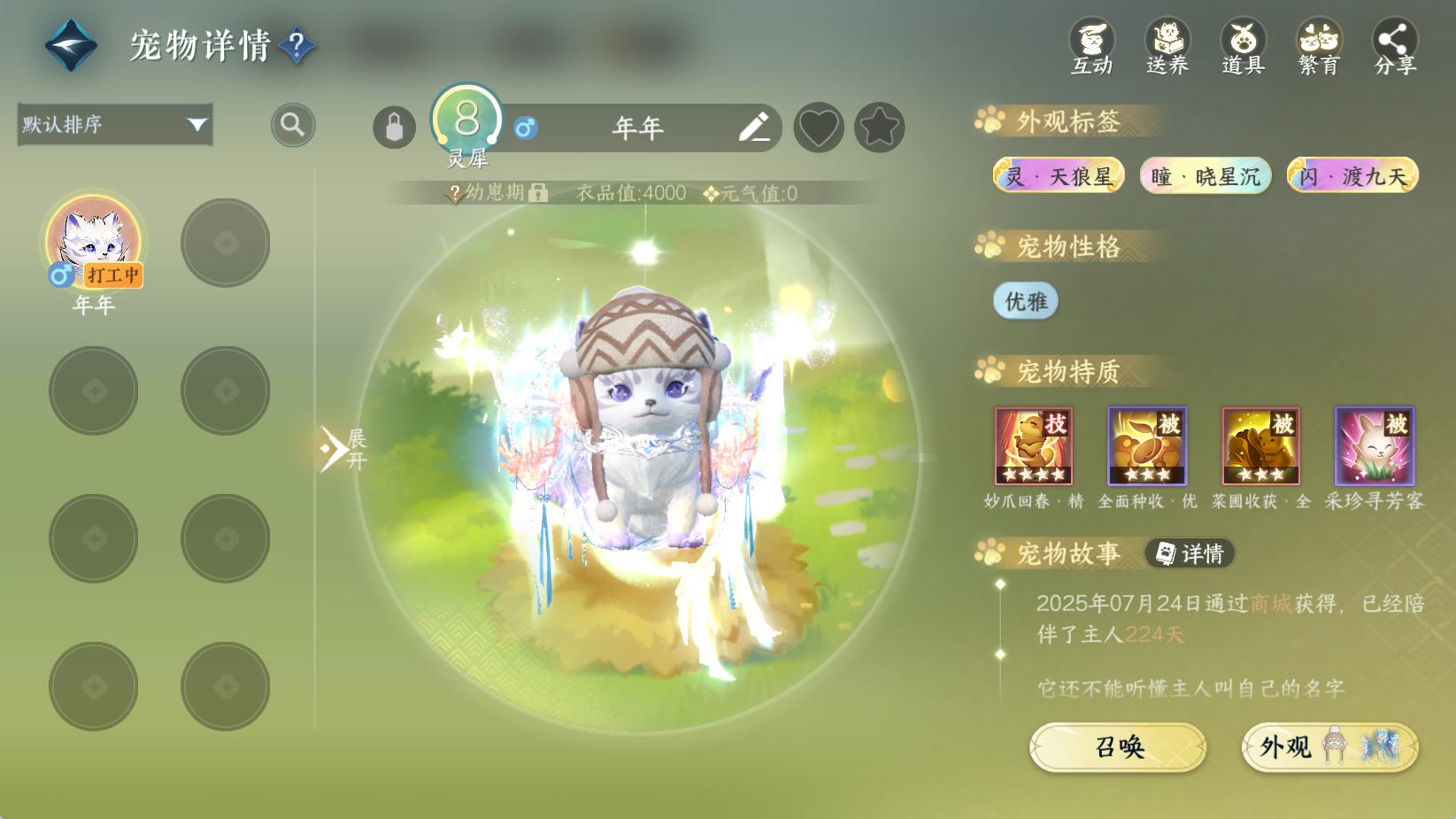Image resolution: width=1456 pixels, height=819 pixels.
Task: Expand the pet list with 展开
Action: pos(342,449)
